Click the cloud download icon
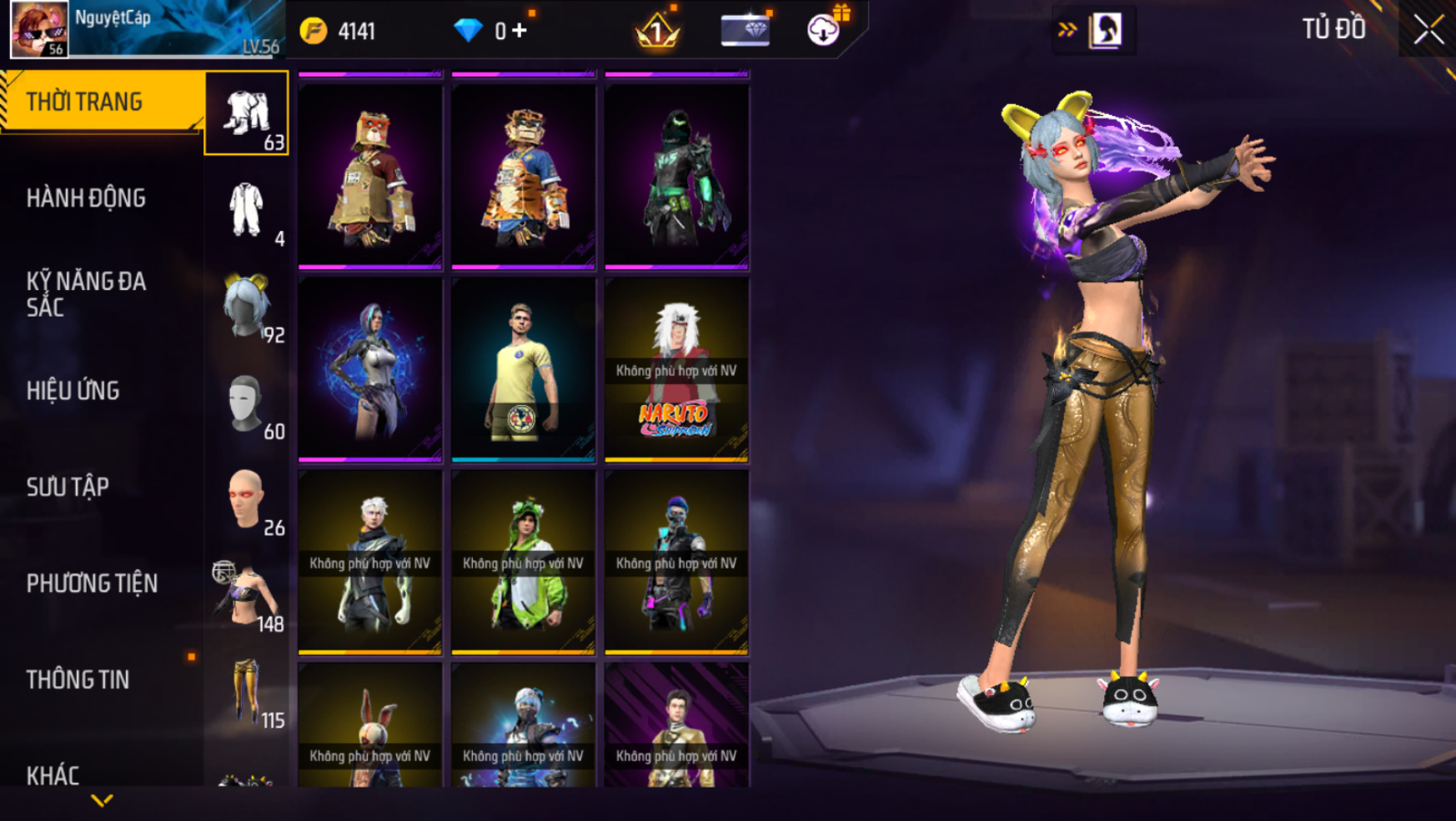 tap(823, 30)
